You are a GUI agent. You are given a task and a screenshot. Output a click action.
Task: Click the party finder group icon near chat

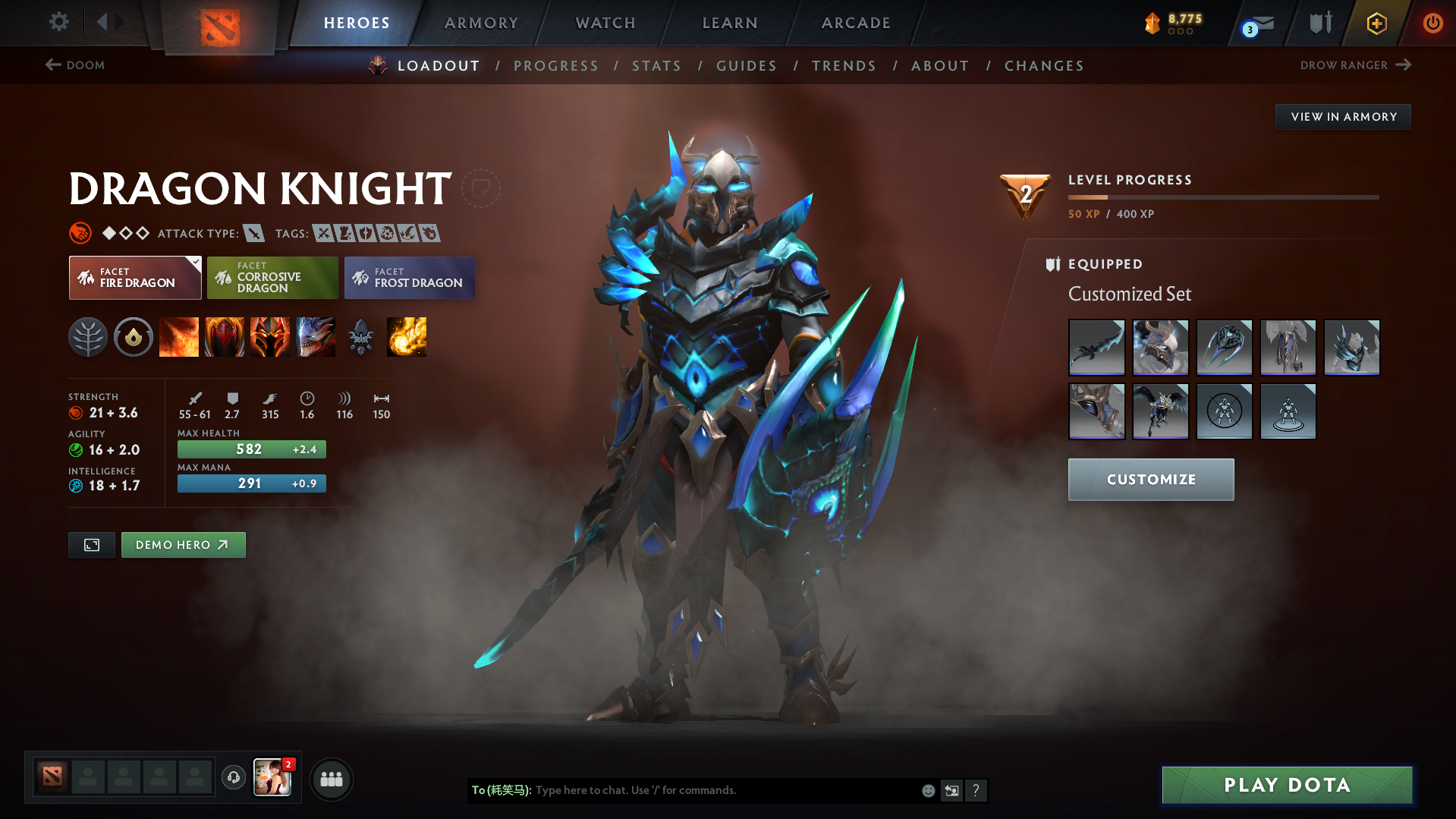(x=332, y=779)
